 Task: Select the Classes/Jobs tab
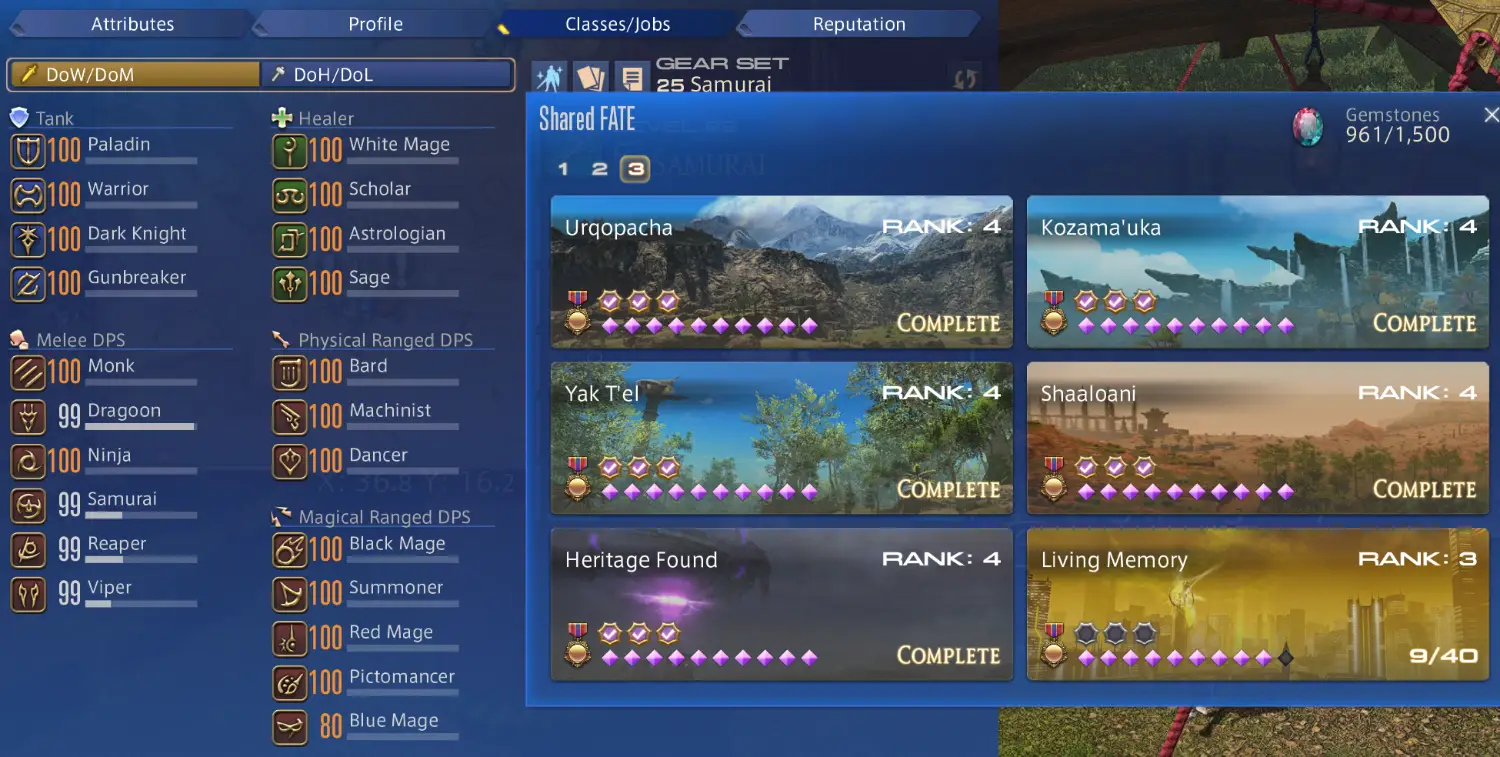point(617,24)
